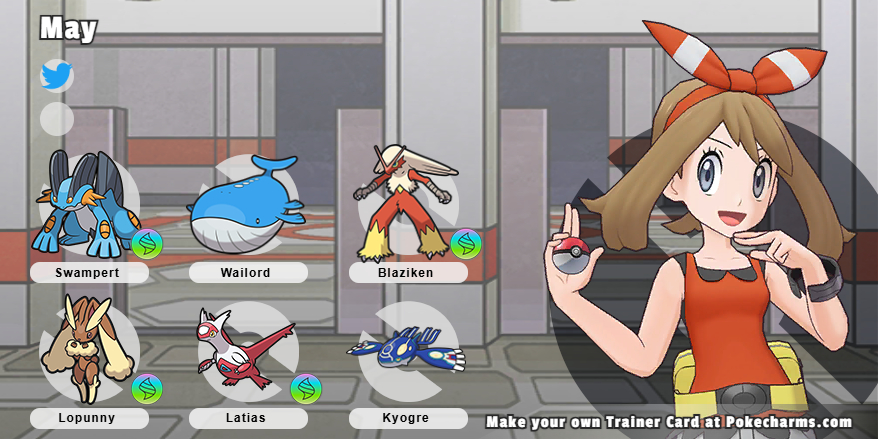Click Swampert's Mega Evolution stone badge
Screen dimensions: 878x439
(147, 244)
